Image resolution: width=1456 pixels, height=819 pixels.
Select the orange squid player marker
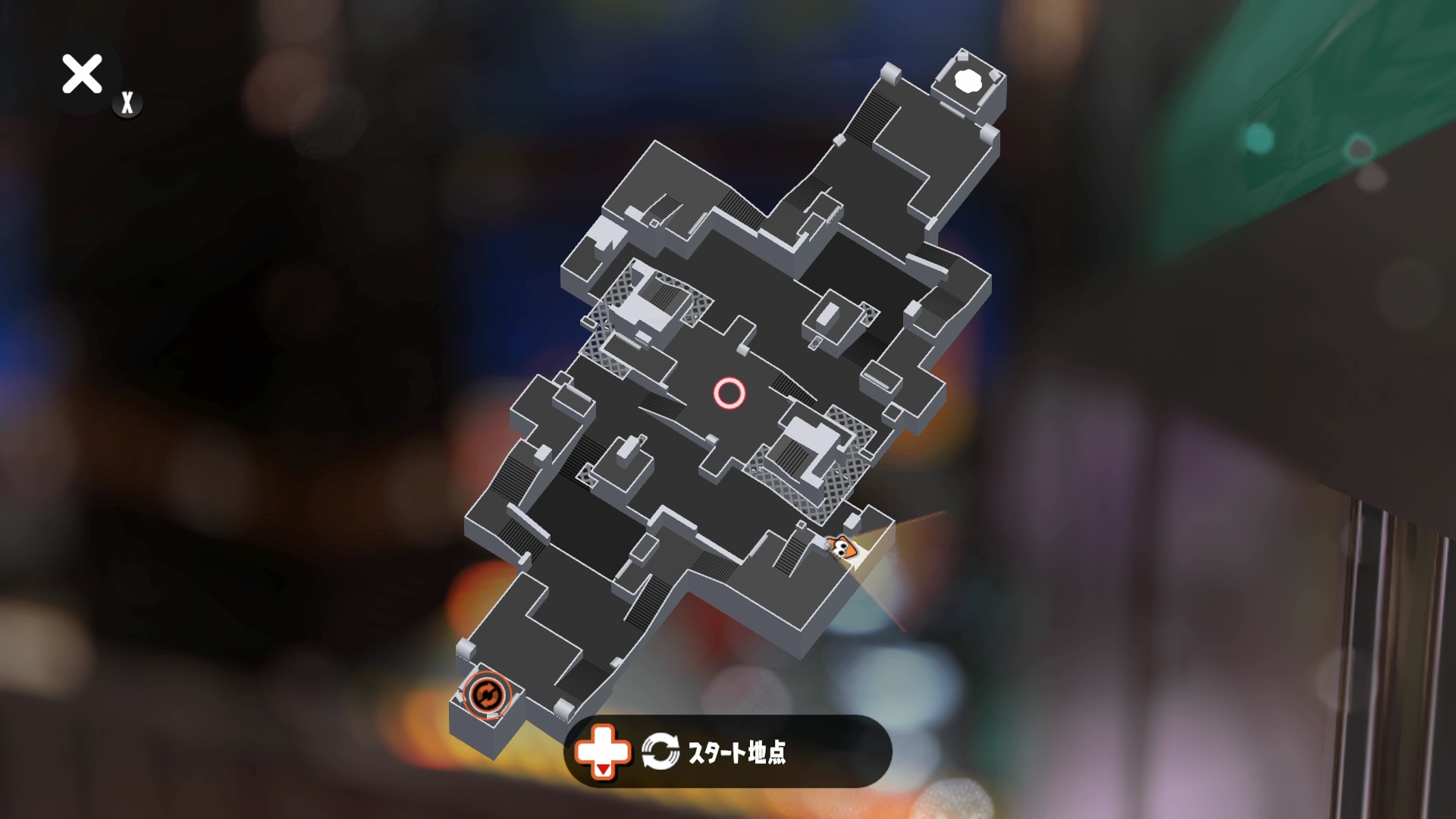click(x=844, y=548)
